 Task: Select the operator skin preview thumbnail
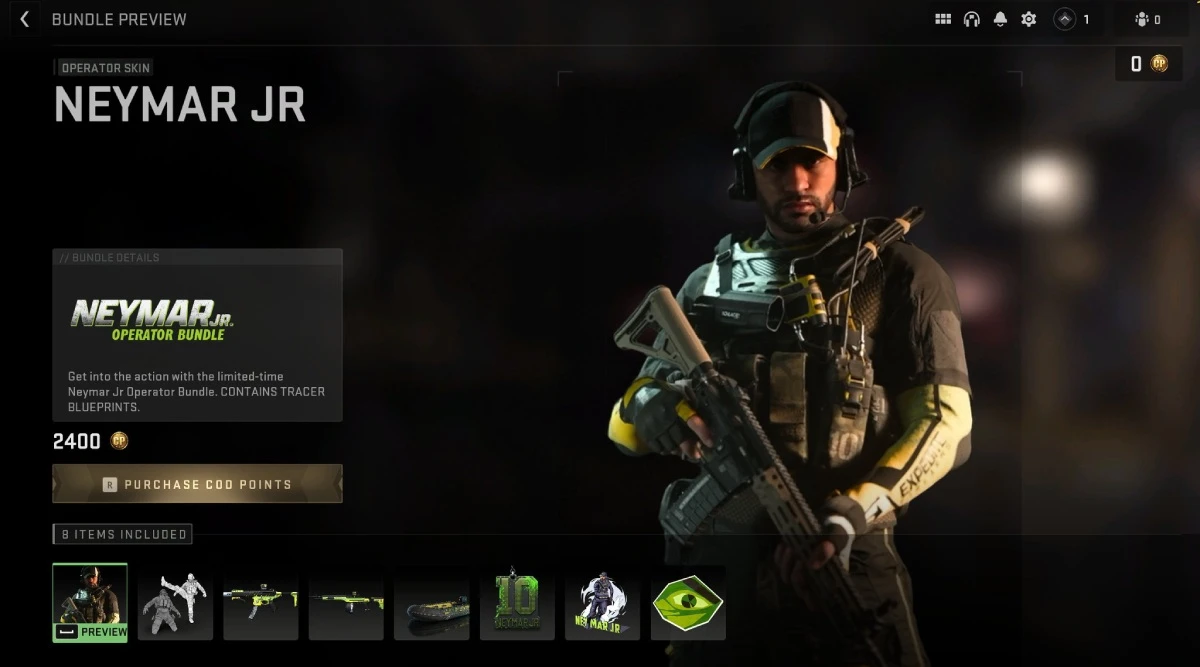(90, 601)
